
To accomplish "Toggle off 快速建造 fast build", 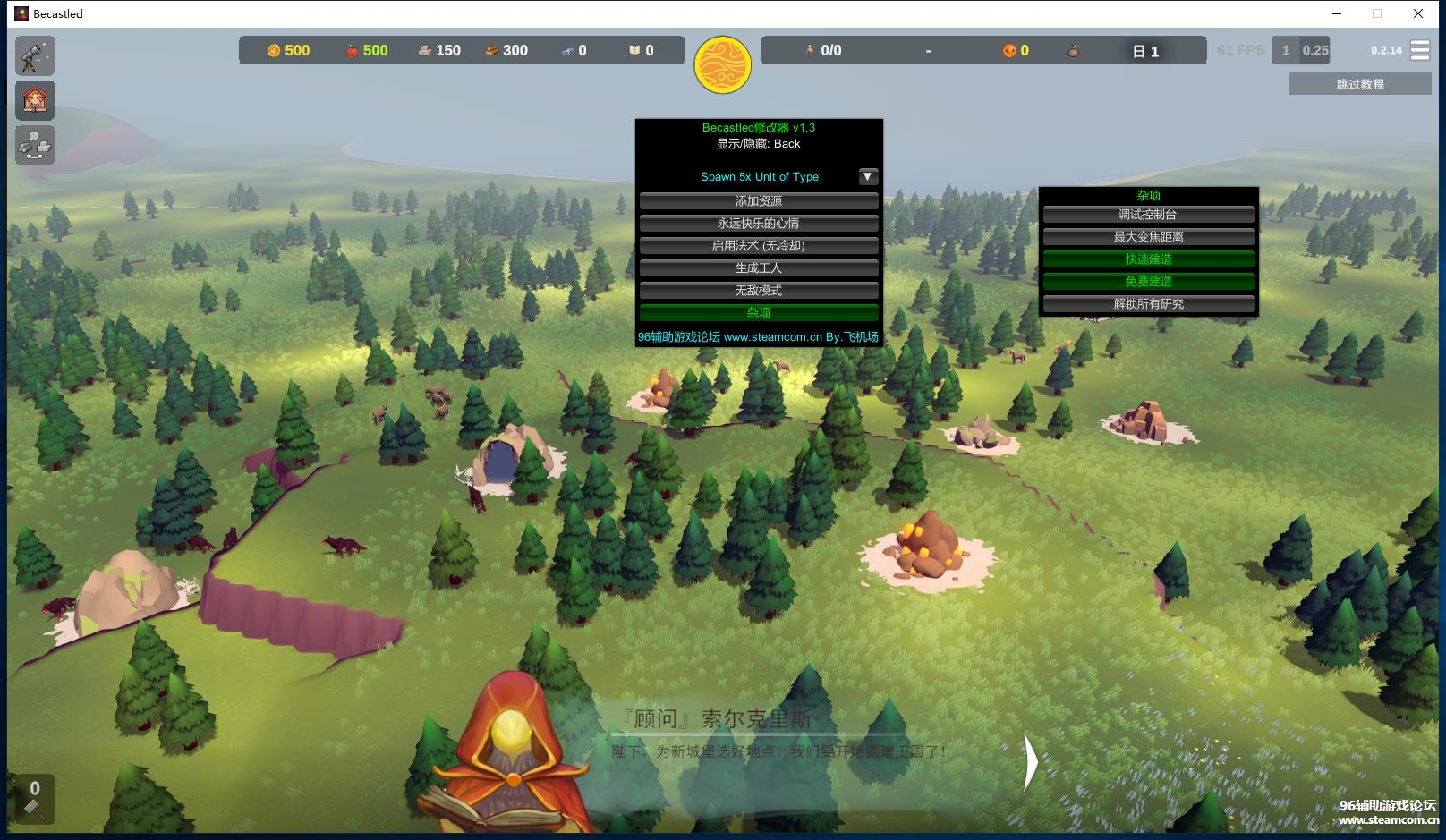I will point(1147,259).
